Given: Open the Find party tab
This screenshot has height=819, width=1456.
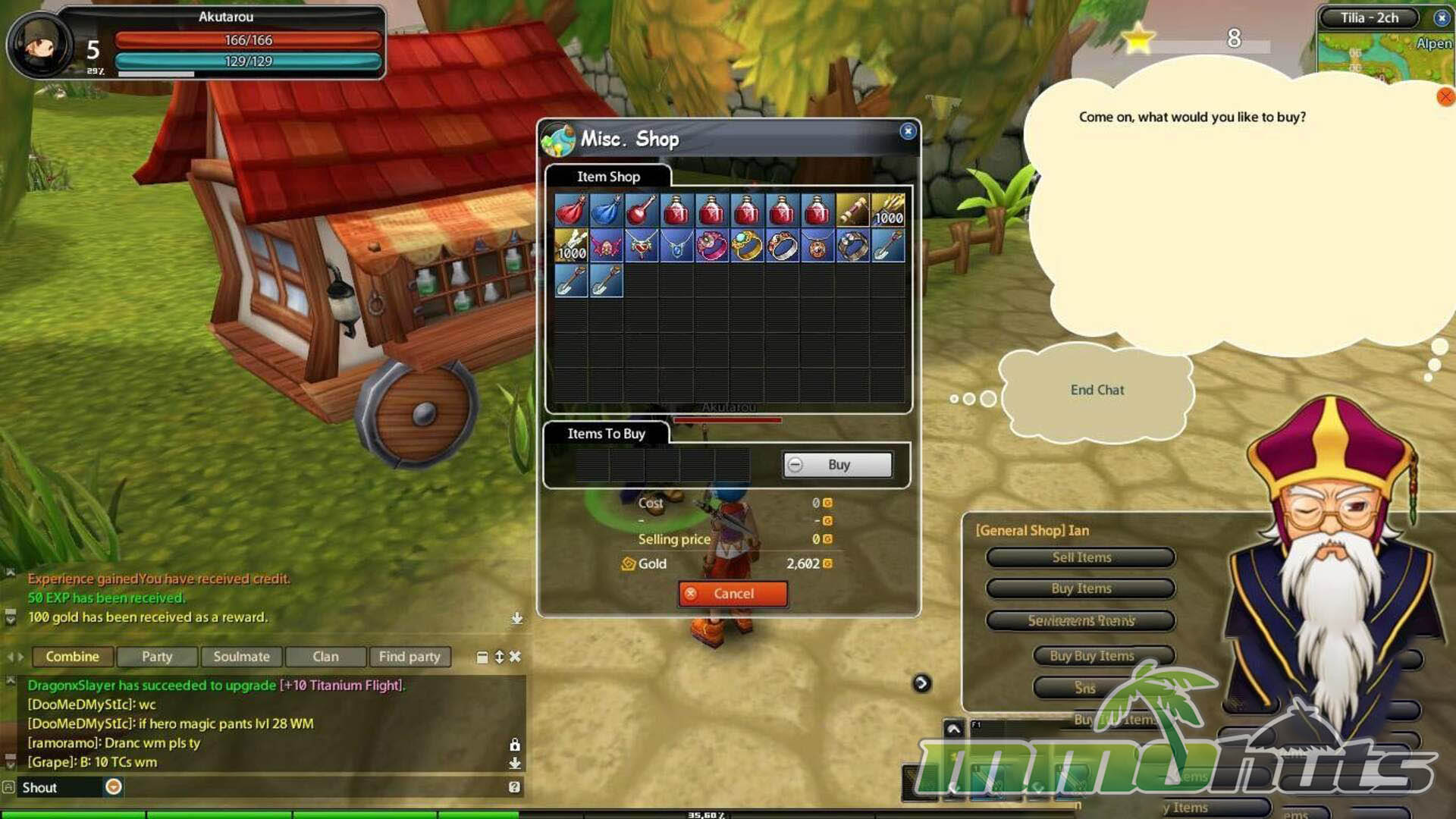Looking at the screenshot, I should pos(409,657).
